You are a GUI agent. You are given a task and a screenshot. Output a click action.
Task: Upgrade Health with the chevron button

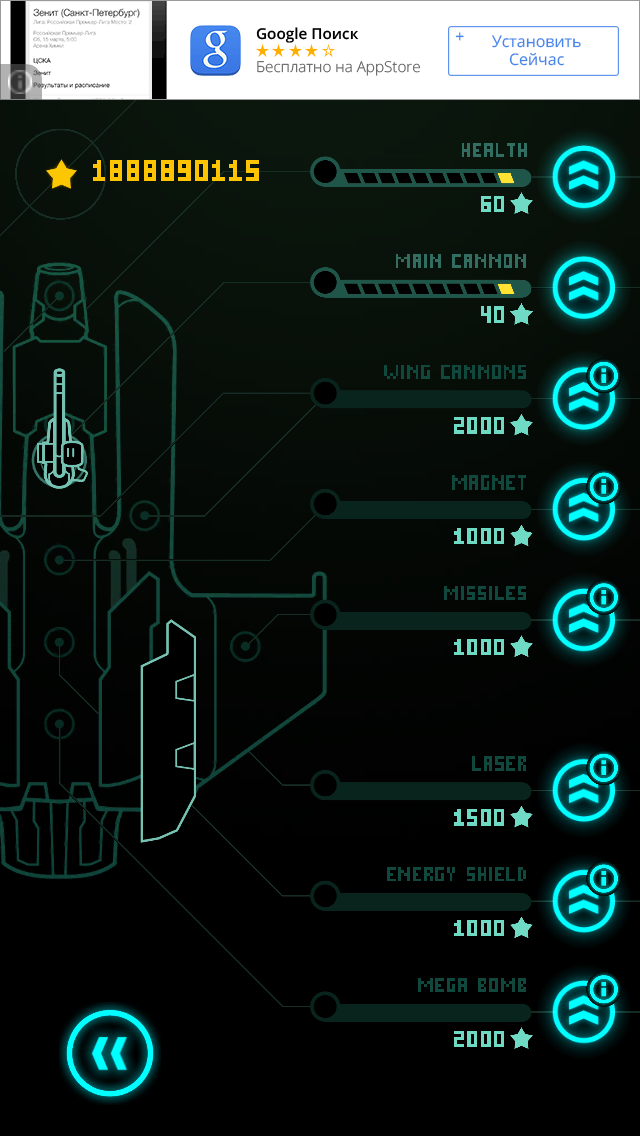[583, 177]
